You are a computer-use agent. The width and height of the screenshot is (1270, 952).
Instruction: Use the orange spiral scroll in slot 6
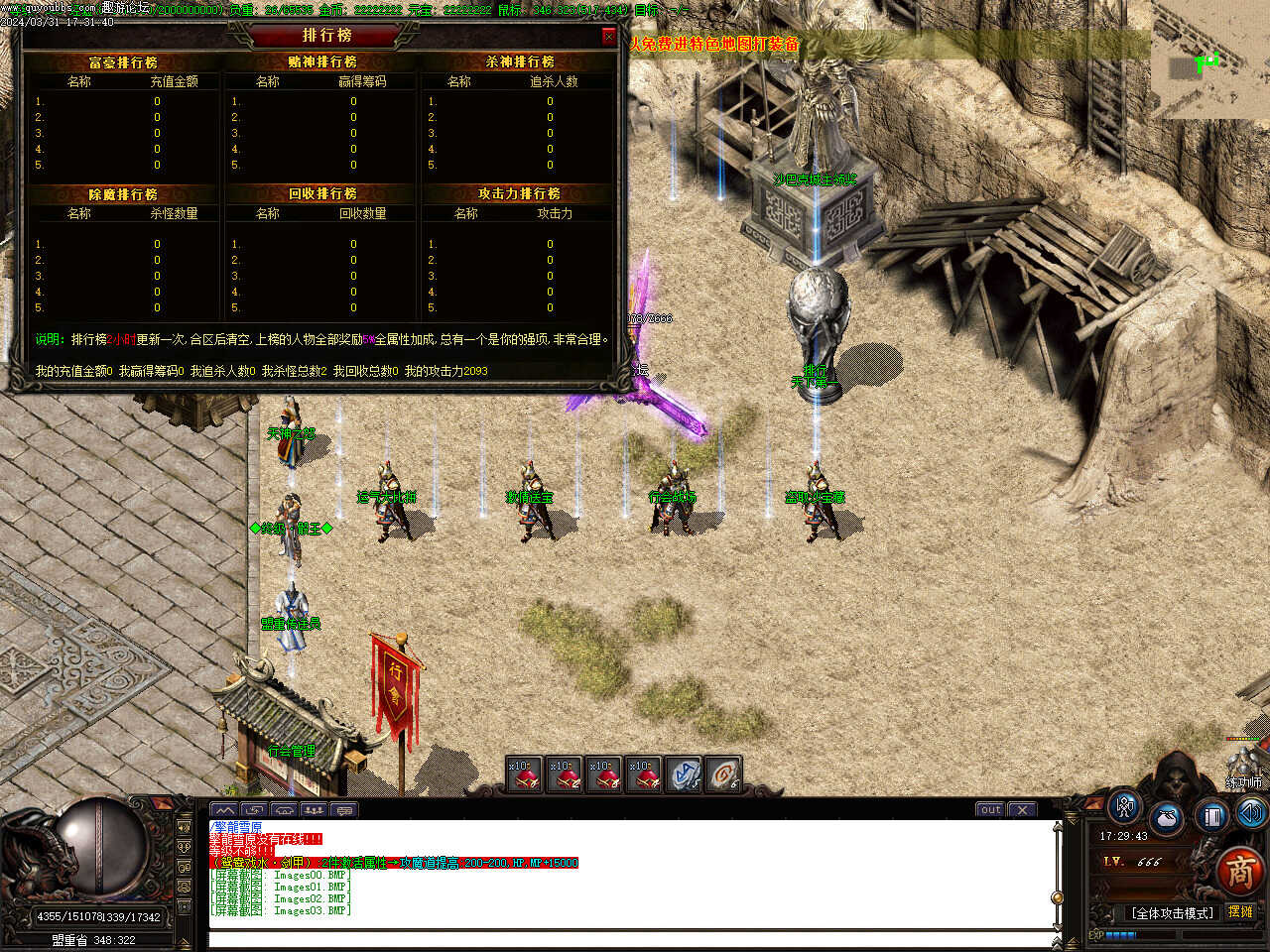(x=723, y=774)
